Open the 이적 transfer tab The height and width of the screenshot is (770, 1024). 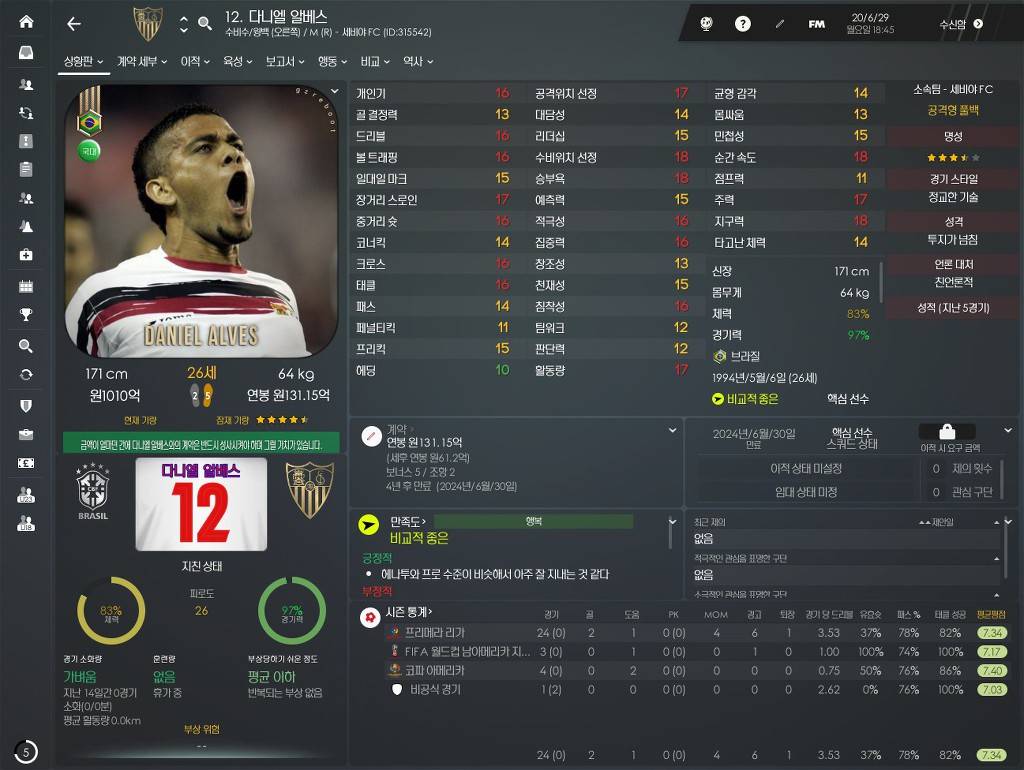[x=194, y=62]
